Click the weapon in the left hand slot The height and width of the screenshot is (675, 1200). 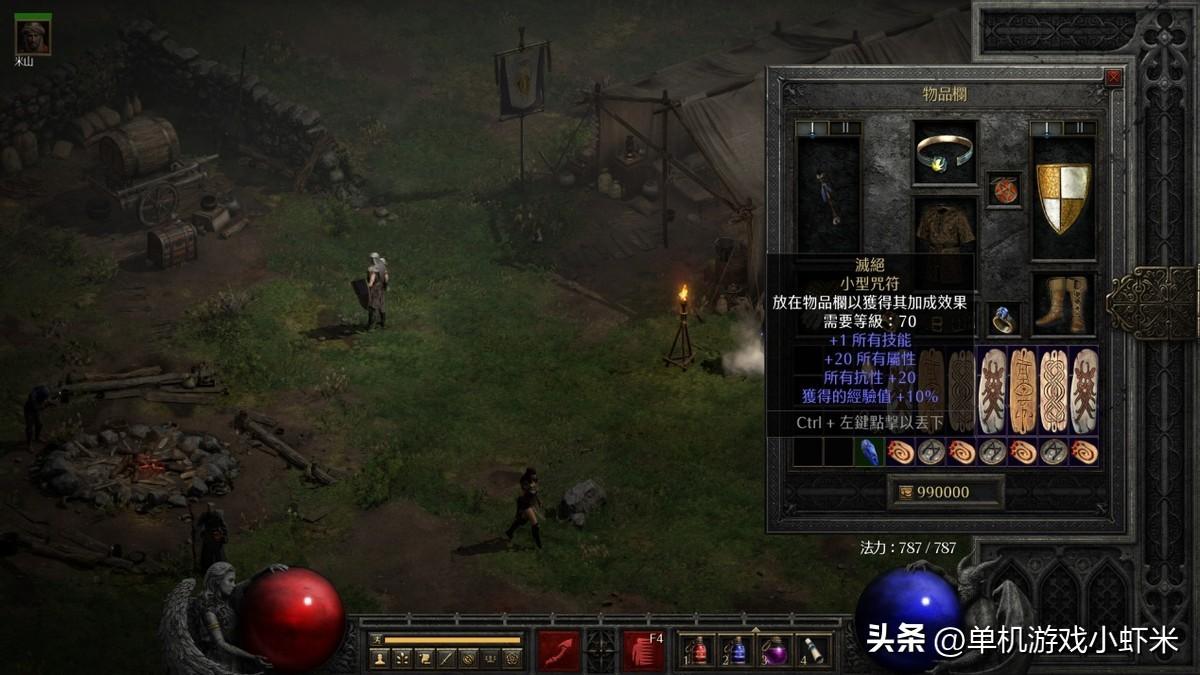click(828, 197)
